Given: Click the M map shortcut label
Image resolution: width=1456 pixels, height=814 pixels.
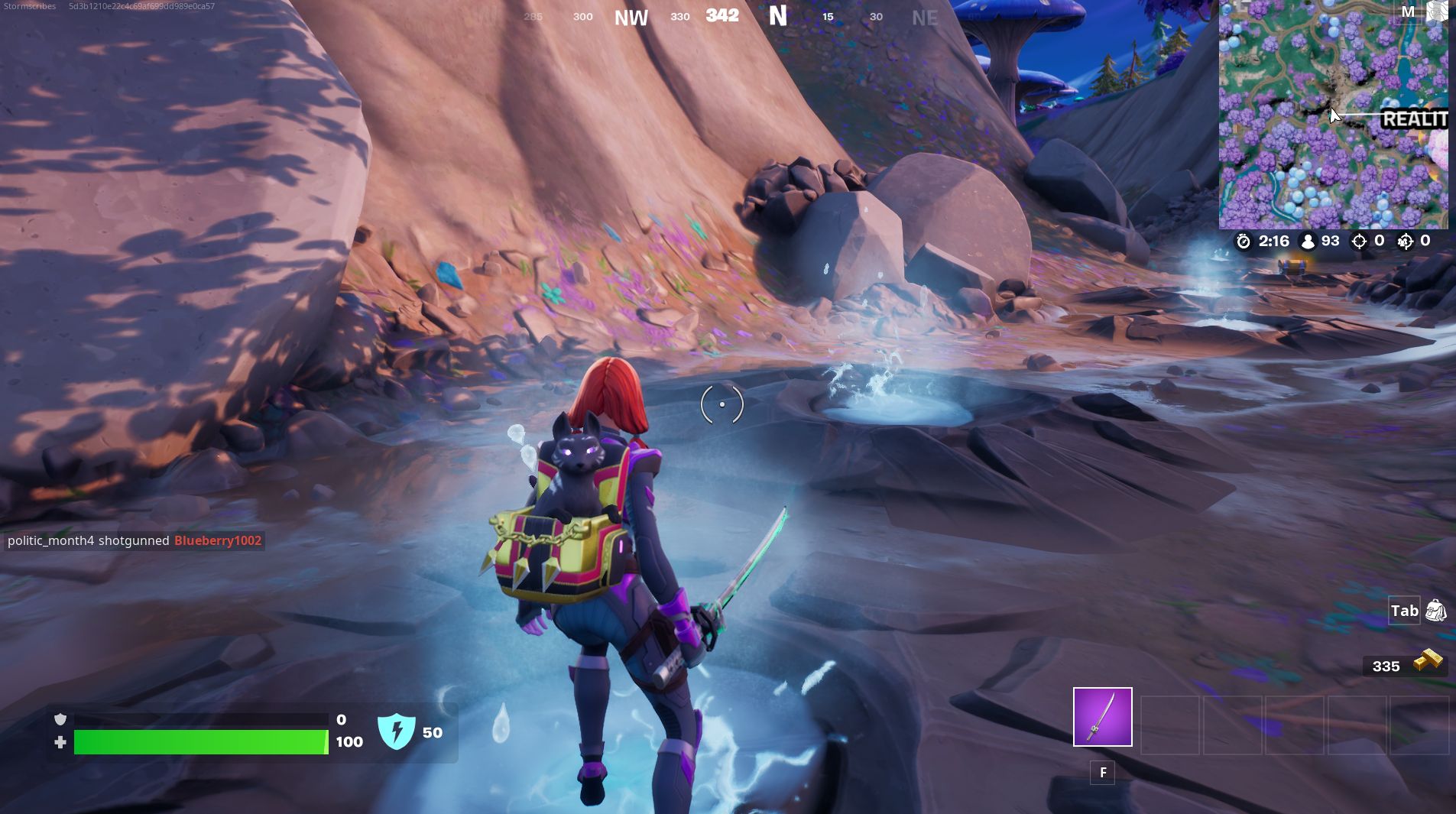Looking at the screenshot, I should [1406, 11].
